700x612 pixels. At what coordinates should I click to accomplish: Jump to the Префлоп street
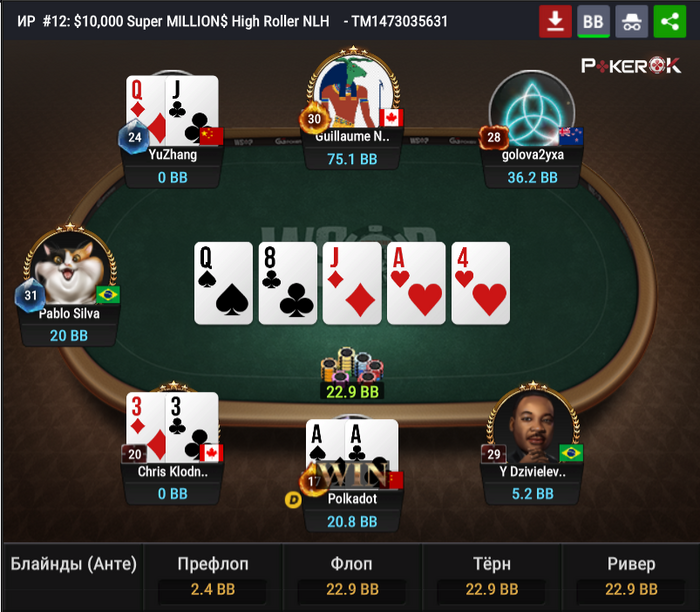(212, 577)
